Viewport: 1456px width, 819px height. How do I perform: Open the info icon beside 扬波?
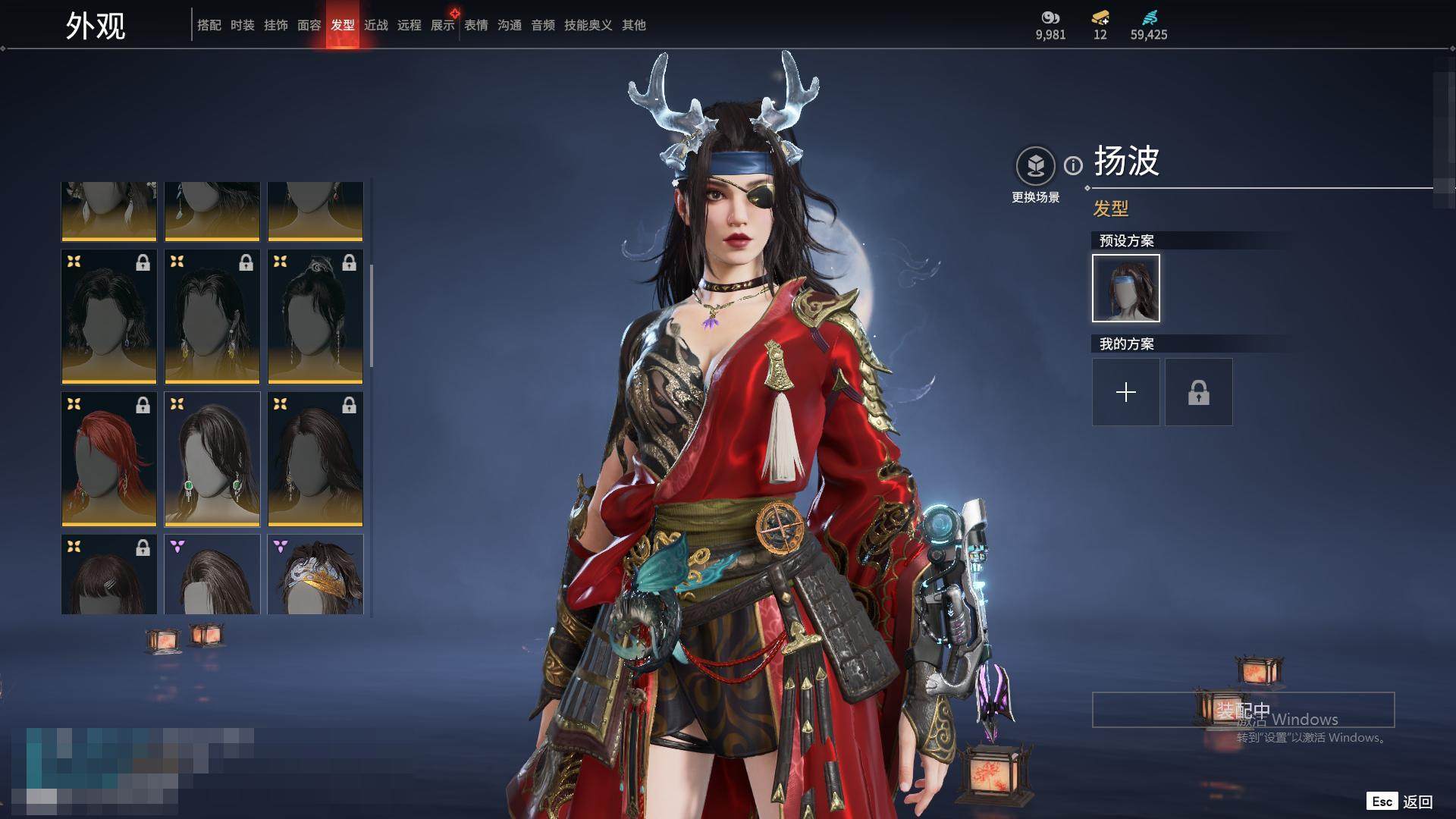pyautogui.click(x=1073, y=165)
